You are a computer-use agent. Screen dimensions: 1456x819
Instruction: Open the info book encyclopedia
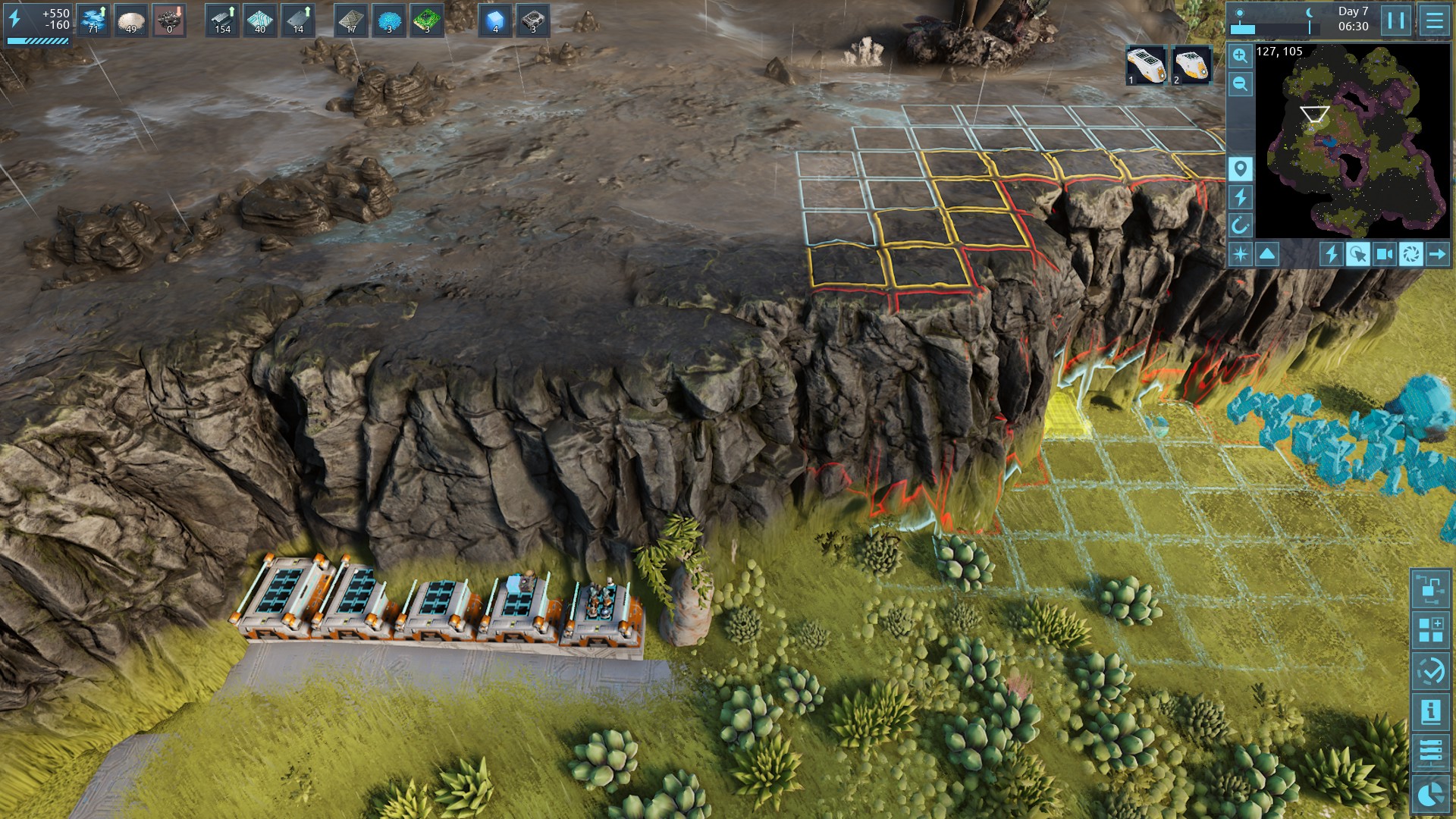click(1430, 711)
